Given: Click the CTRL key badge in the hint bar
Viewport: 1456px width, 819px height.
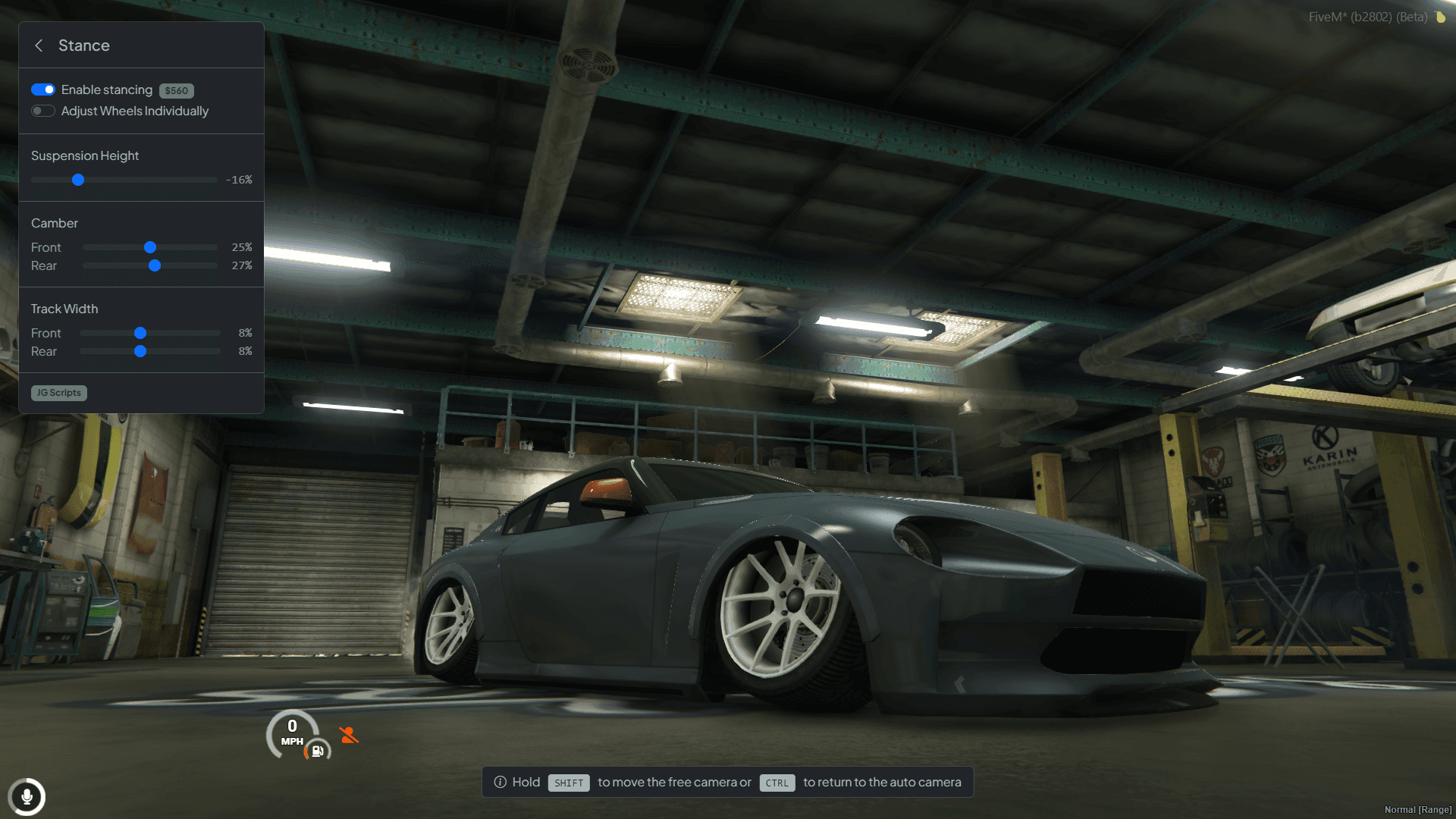Looking at the screenshot, I should [x=777, y=783].
